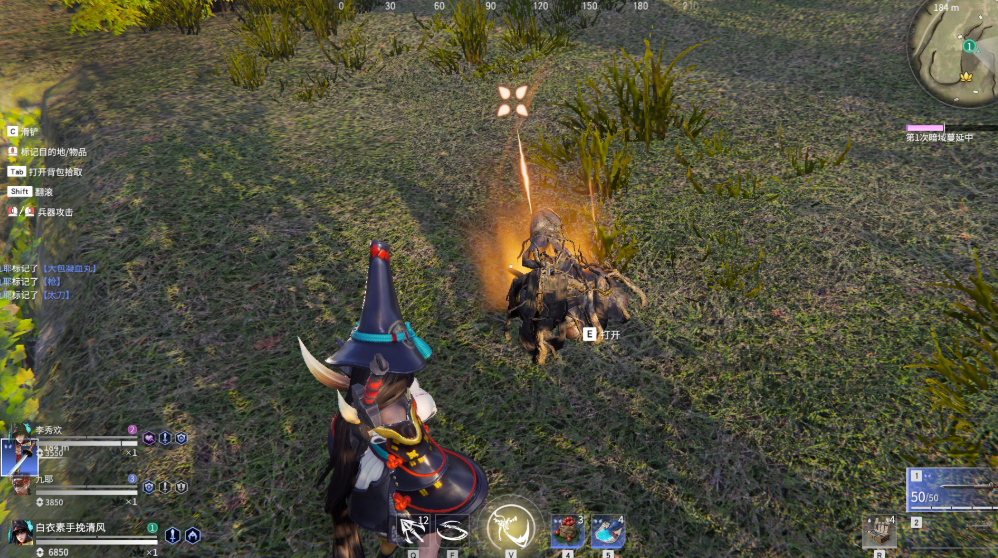Select the repair kit item slot
Viewport: 998px width, 558px height.
point(879,531)
